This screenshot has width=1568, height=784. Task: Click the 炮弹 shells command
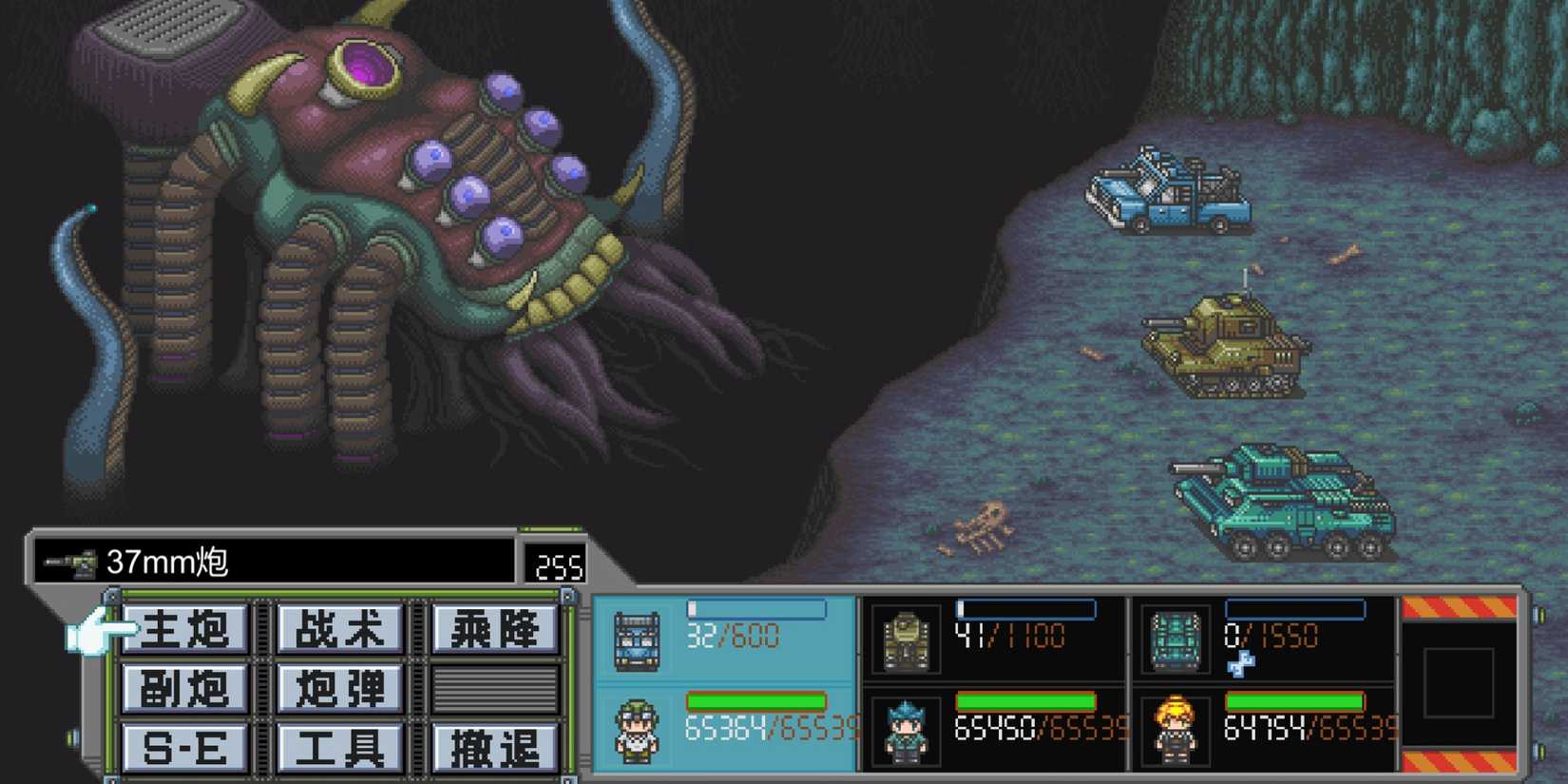pyautogui.click(x=339, y=688)
